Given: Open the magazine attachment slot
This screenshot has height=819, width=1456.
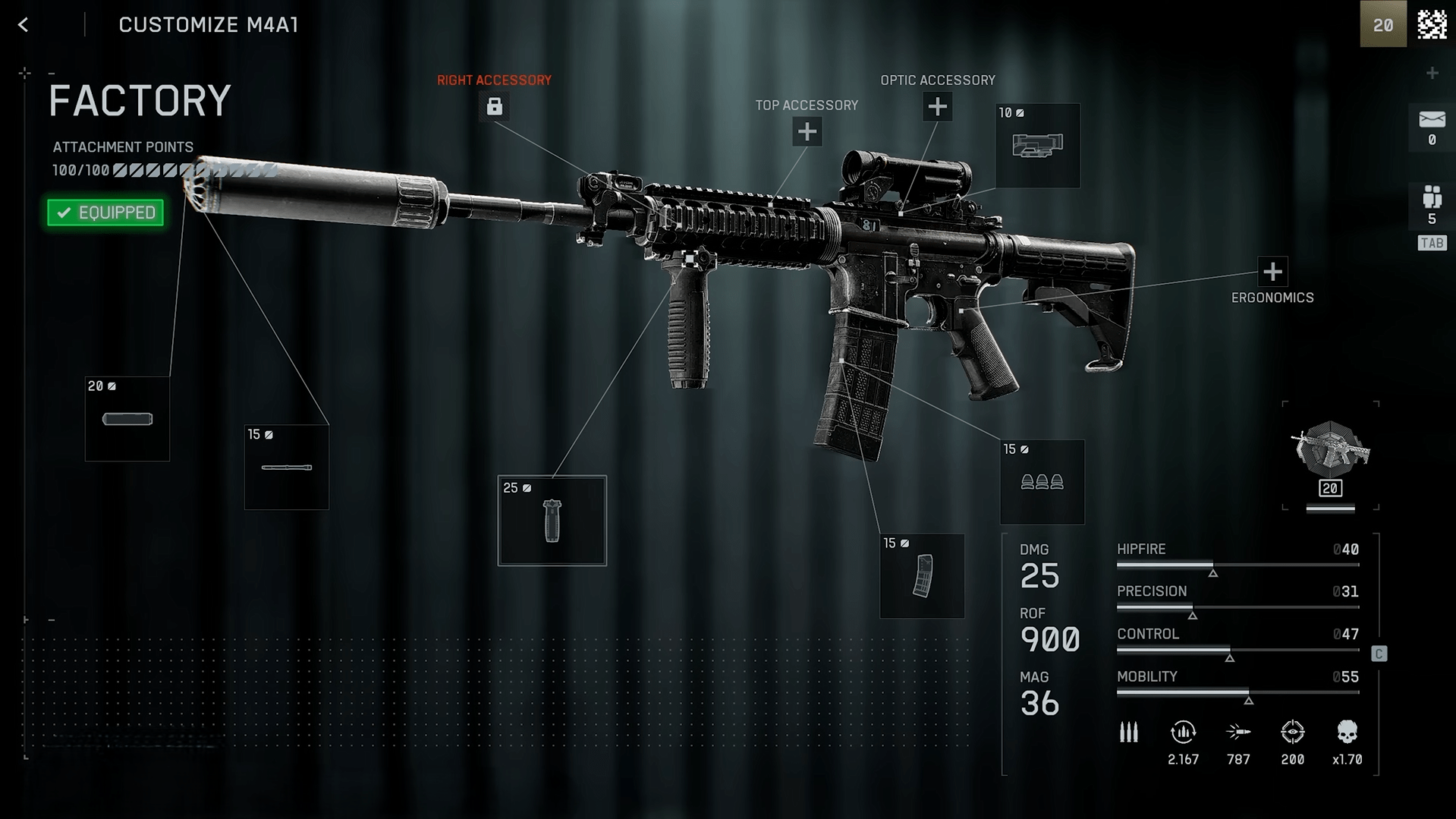Looking at the screenshot, I should [x=922, y=576].
